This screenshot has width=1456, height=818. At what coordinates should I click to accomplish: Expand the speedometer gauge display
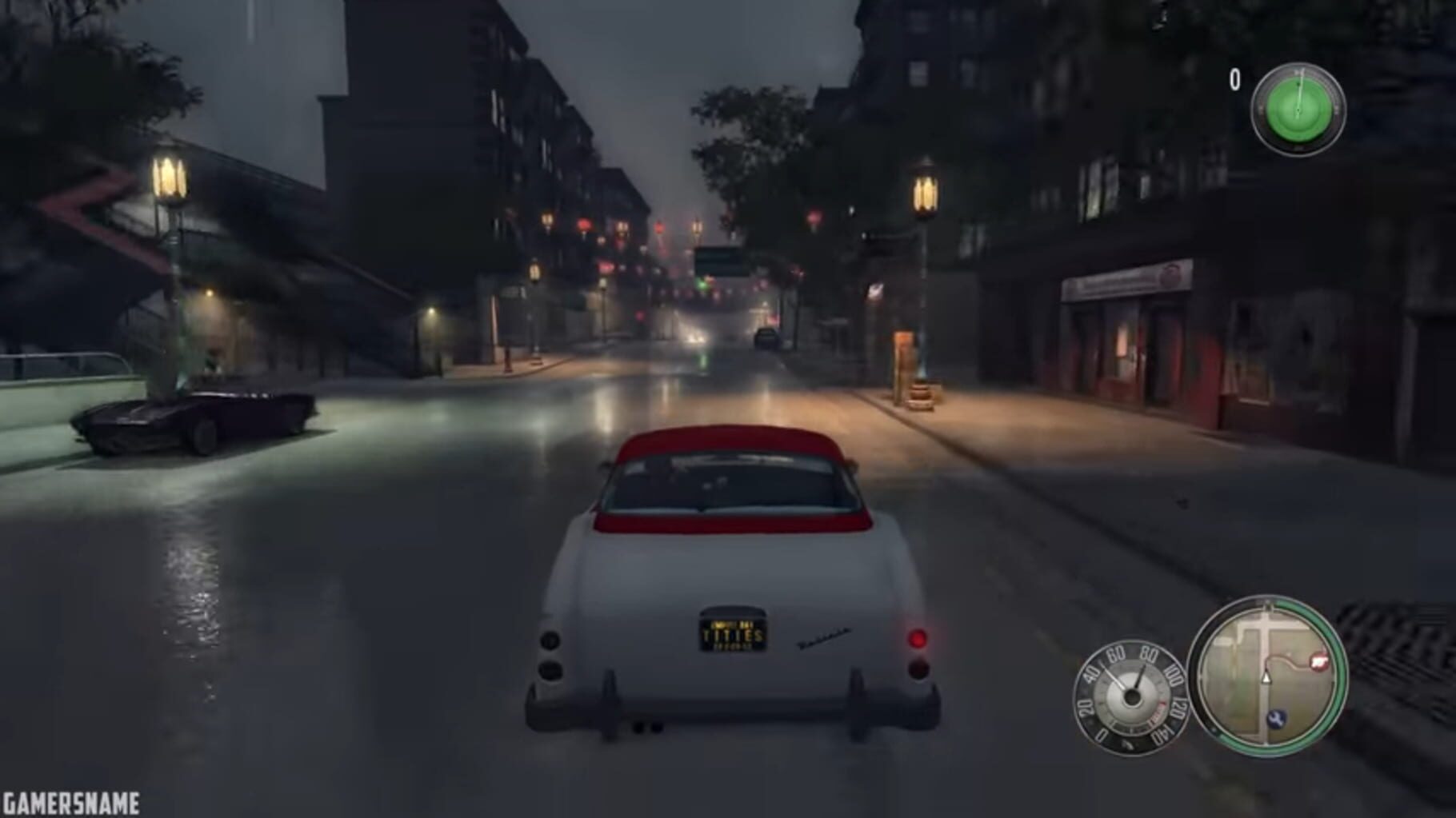(1132, 696)
